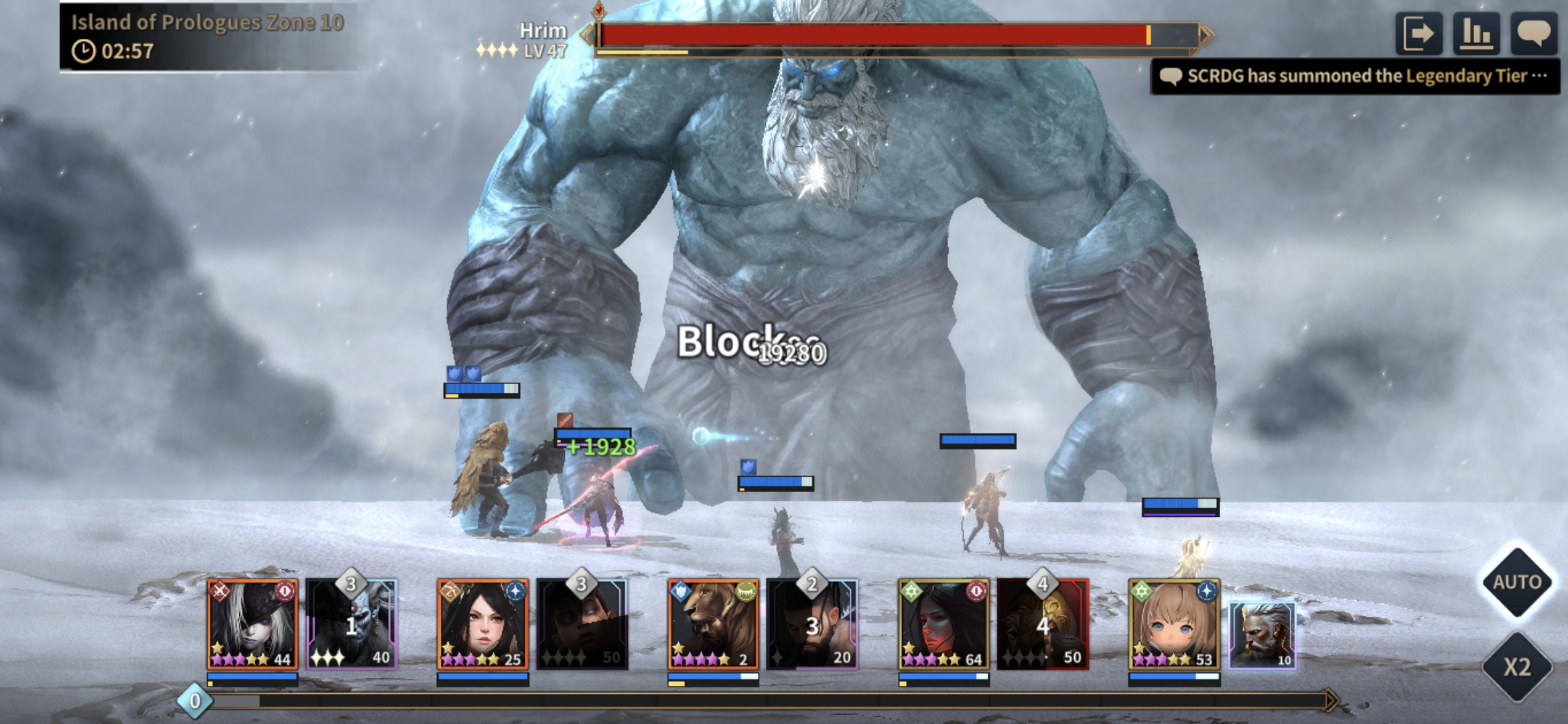1568x724 pixels.
Task: Select the white-haired eyepatch hero level 44
Action: tap(252, 625)
